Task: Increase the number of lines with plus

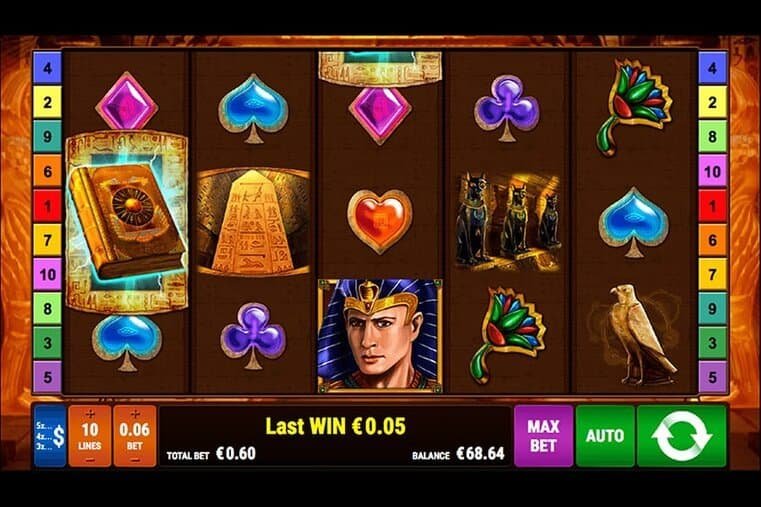Action: [x=90, y=414]
